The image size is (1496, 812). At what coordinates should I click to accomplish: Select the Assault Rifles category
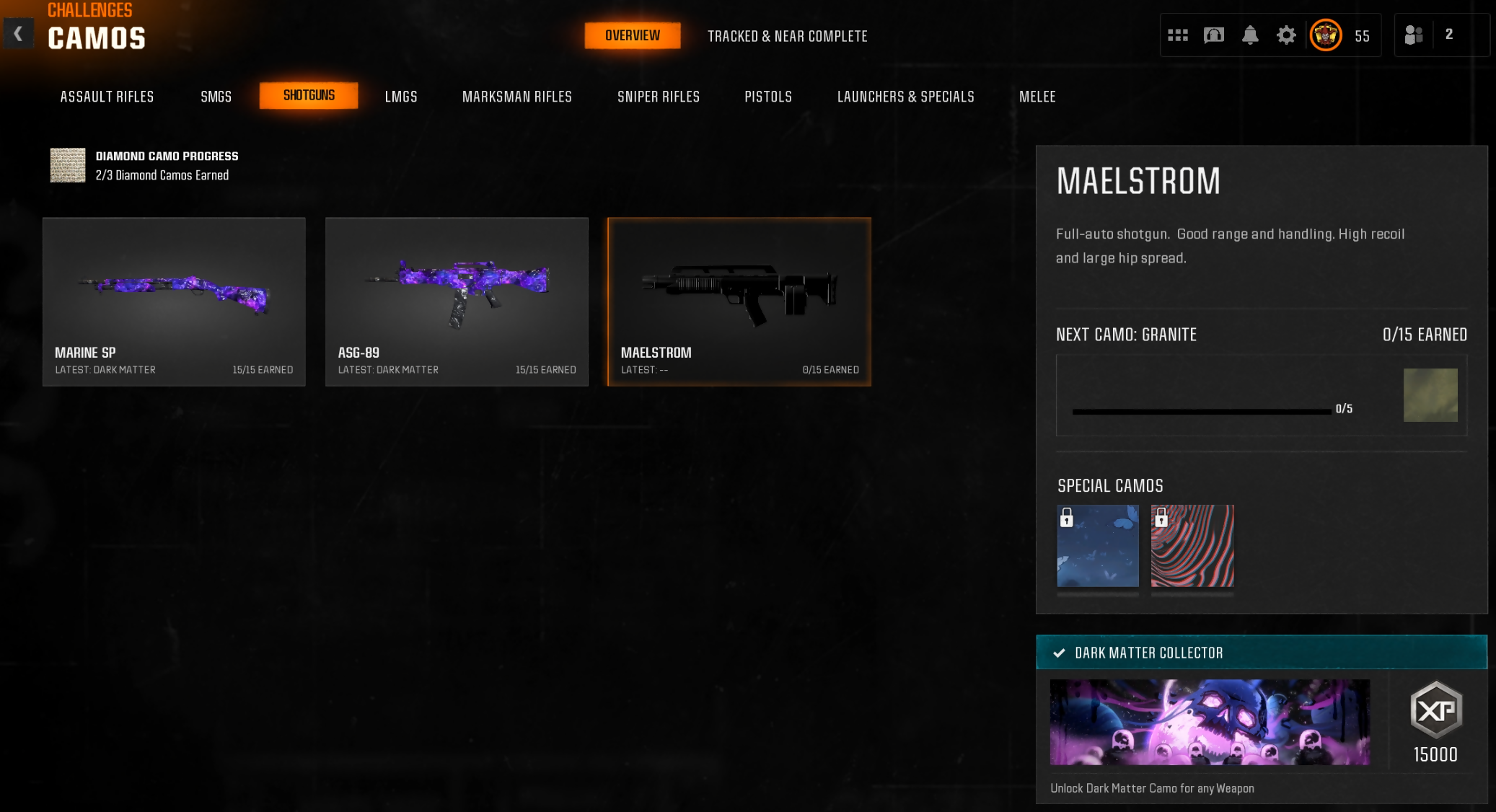pyautogui.click(x=107, y=97)
